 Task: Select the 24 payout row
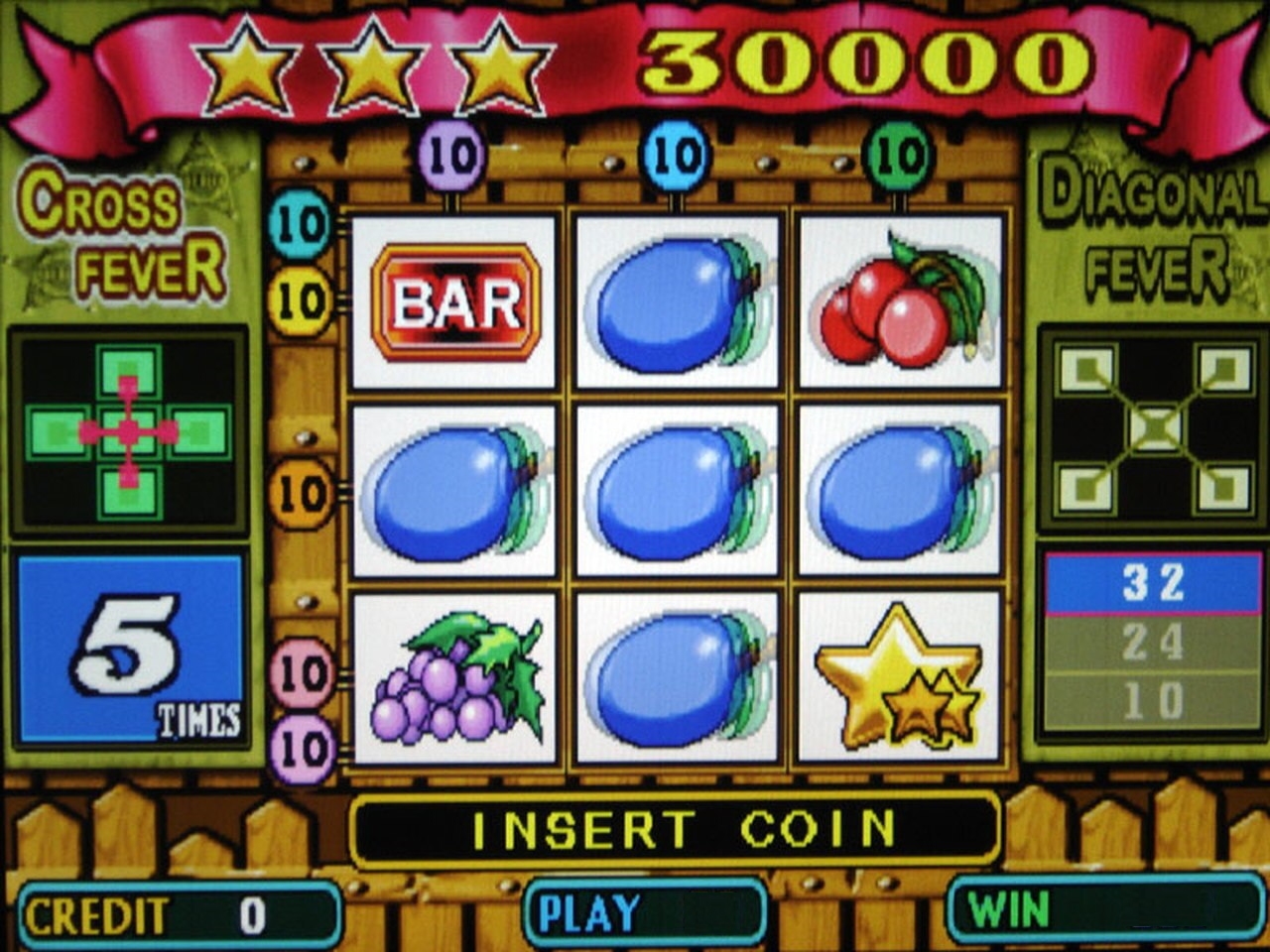pos(1153,642)
